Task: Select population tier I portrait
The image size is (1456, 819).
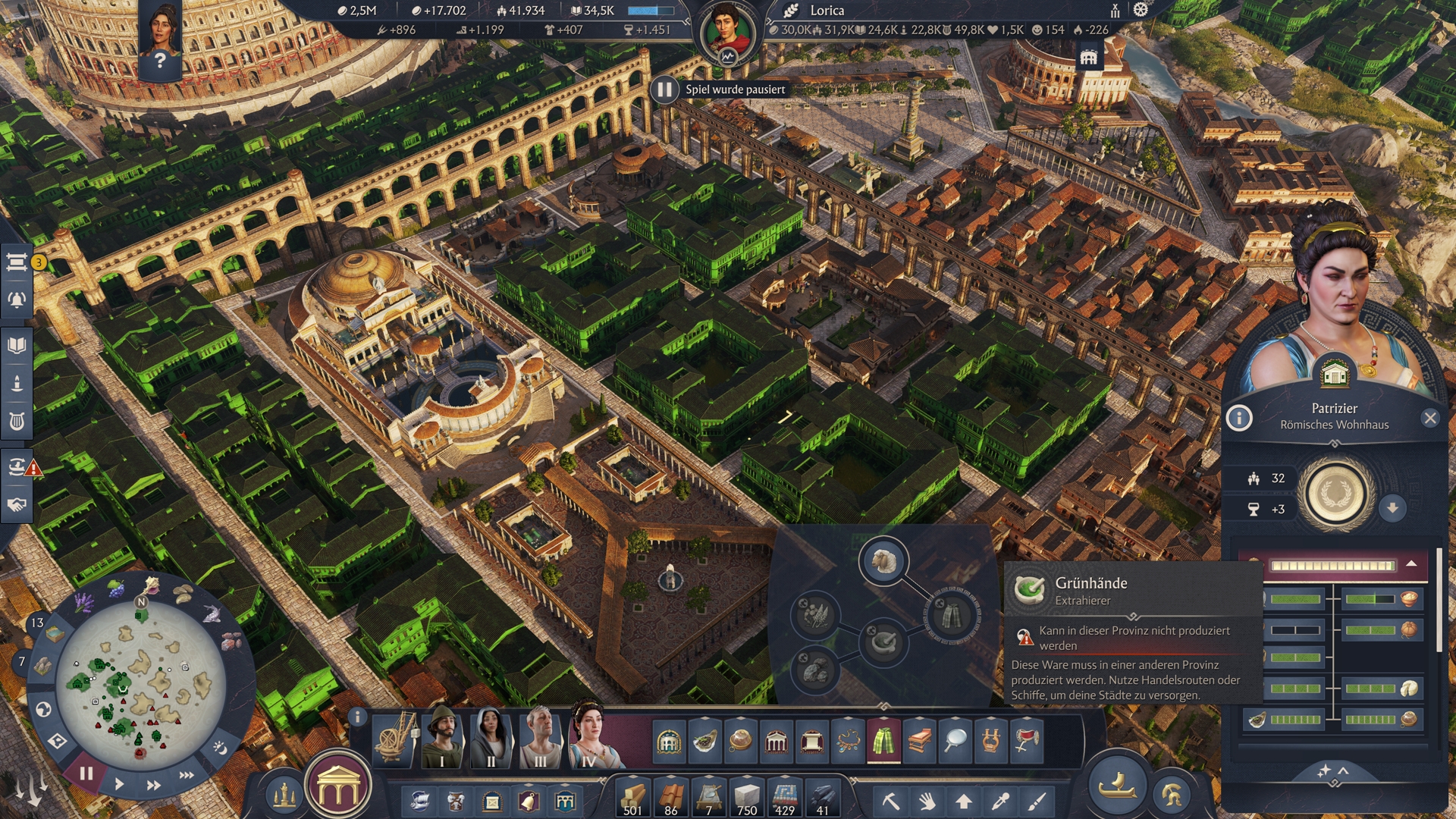Action: pos(442,739)
